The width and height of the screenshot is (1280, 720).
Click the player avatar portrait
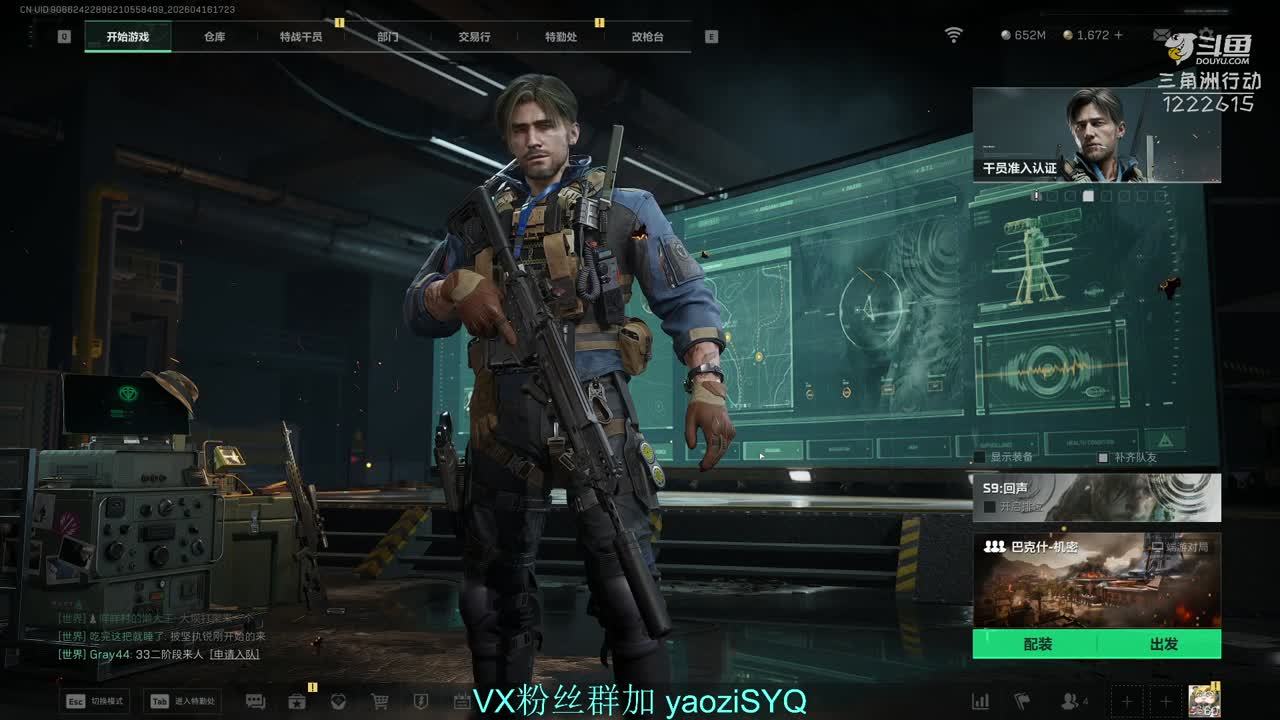coord(1201,701)
